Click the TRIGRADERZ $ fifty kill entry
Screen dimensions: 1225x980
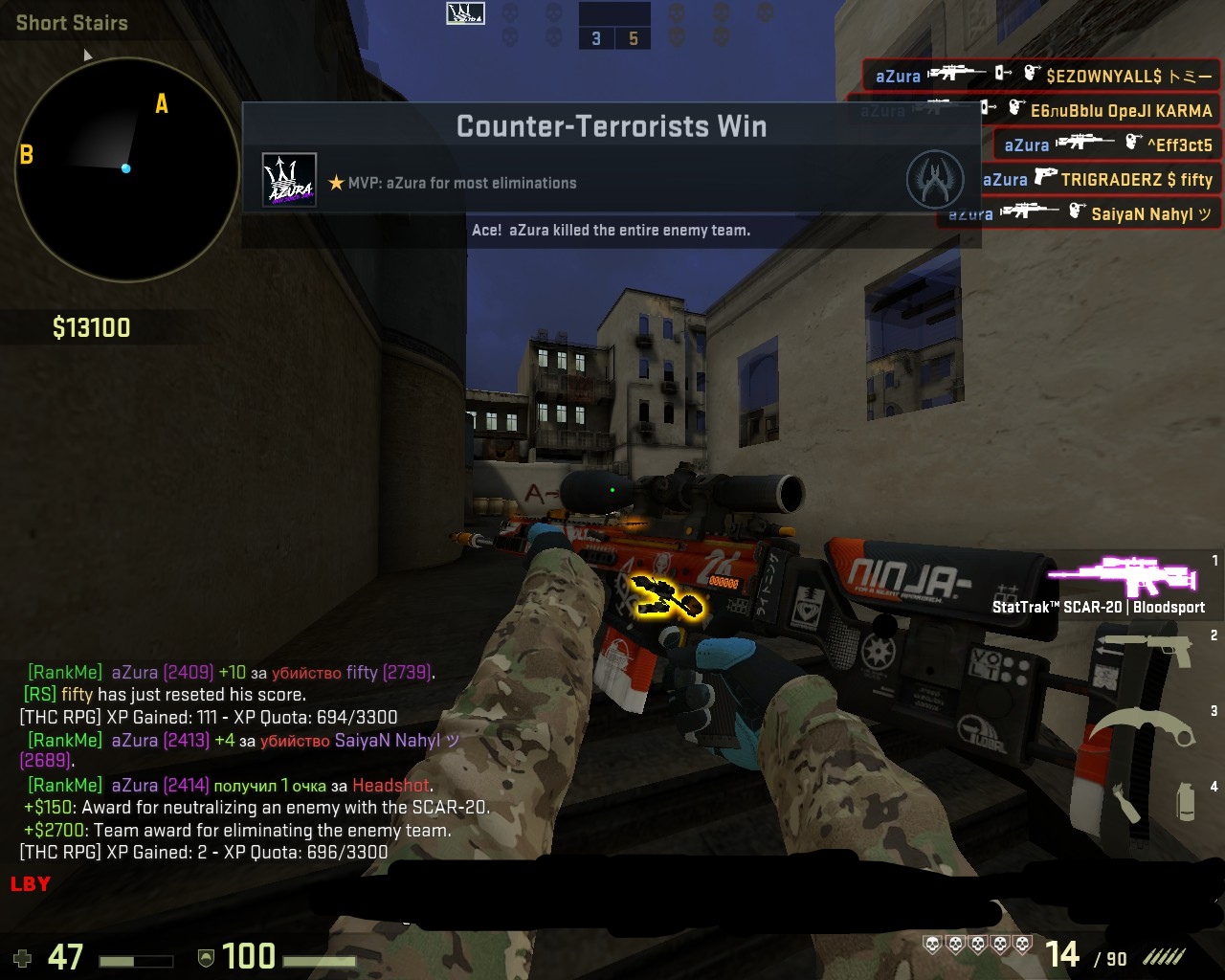click(1097, 179)
